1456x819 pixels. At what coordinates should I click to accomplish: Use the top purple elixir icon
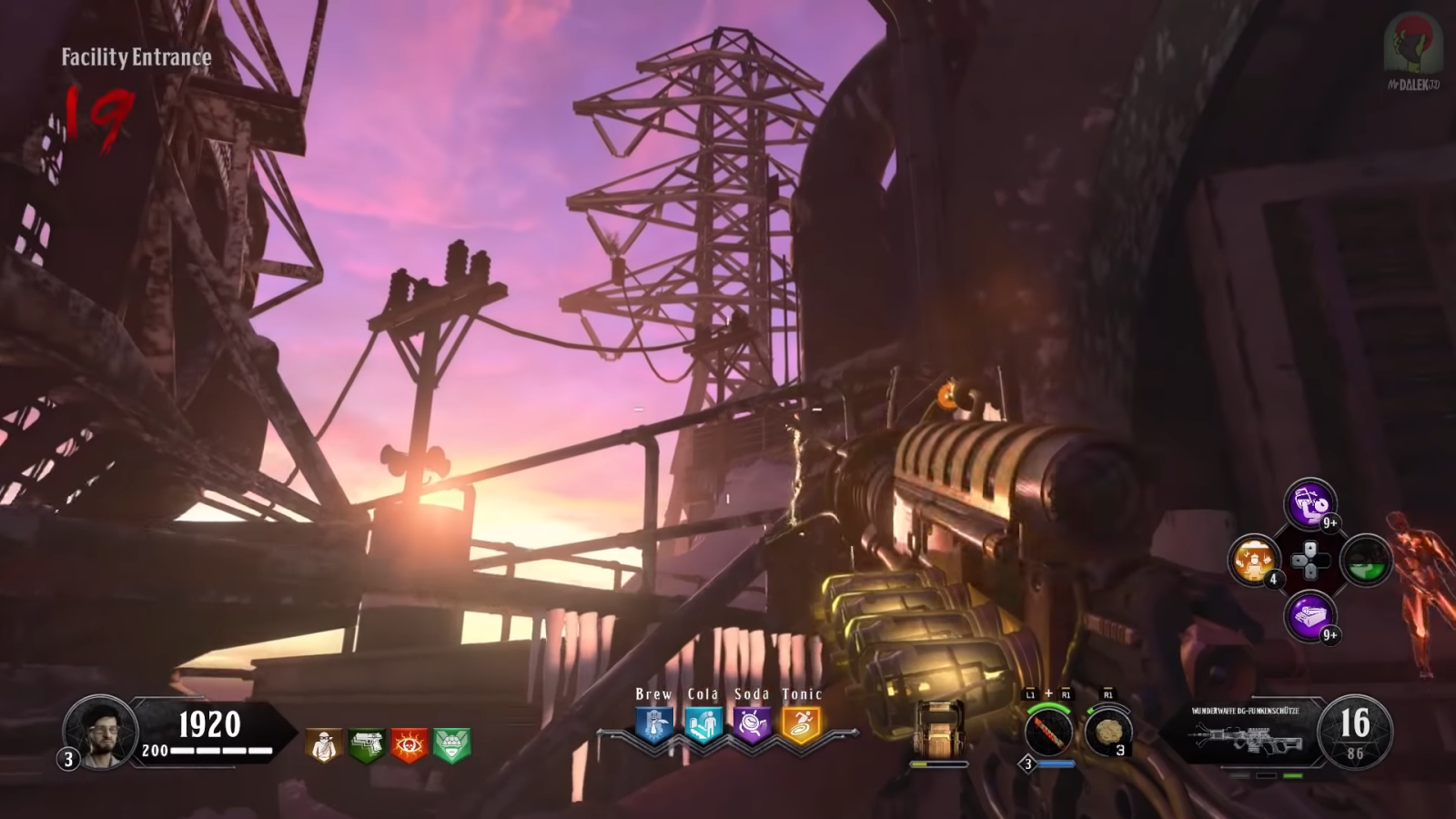[1309, 503]
